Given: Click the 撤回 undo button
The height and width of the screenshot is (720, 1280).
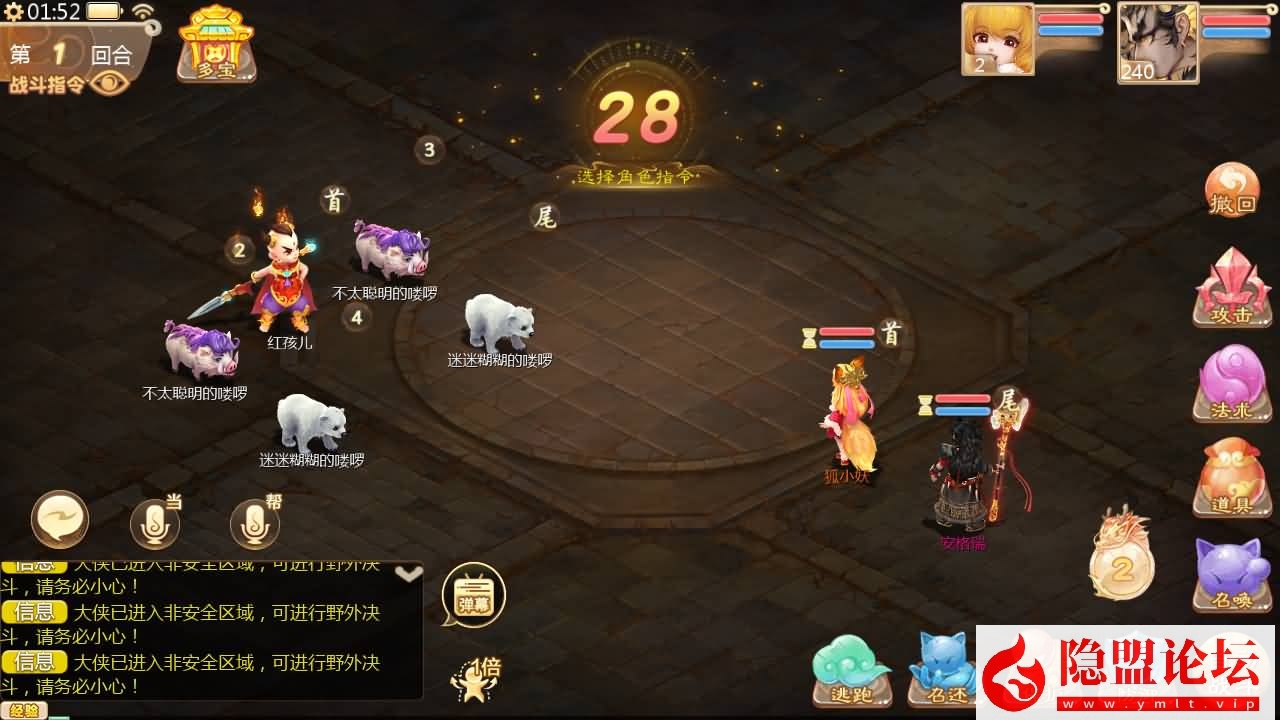Looking at the screenshot, I should coord(1232,190).
